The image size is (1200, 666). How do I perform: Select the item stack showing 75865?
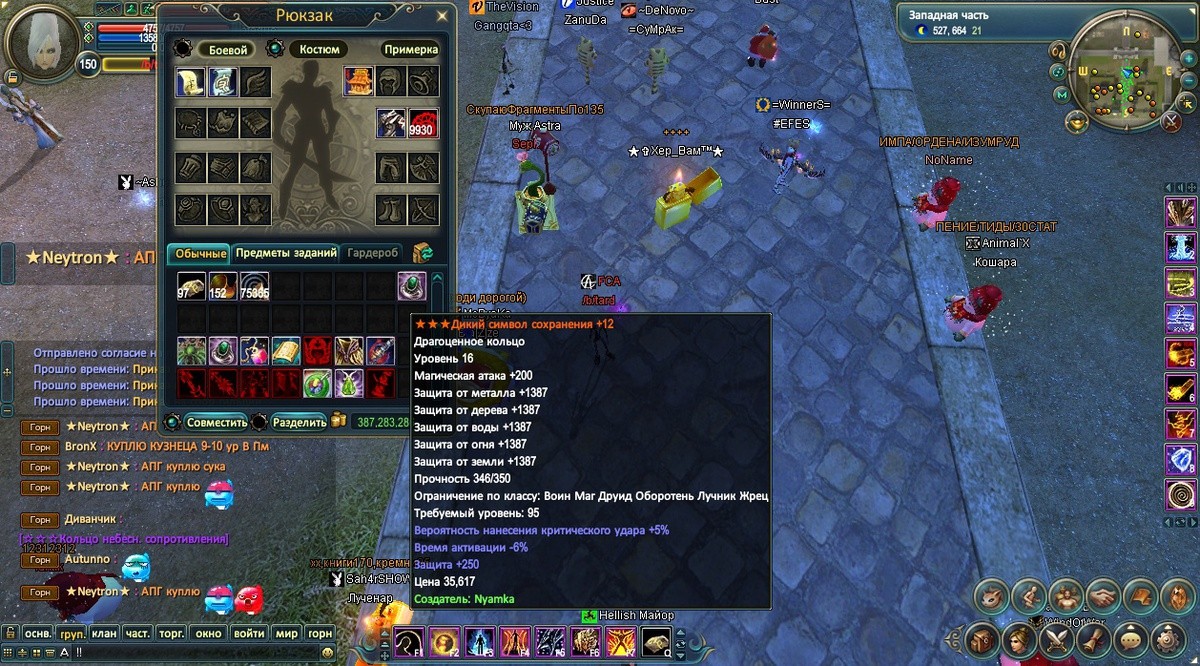point(254,286)
